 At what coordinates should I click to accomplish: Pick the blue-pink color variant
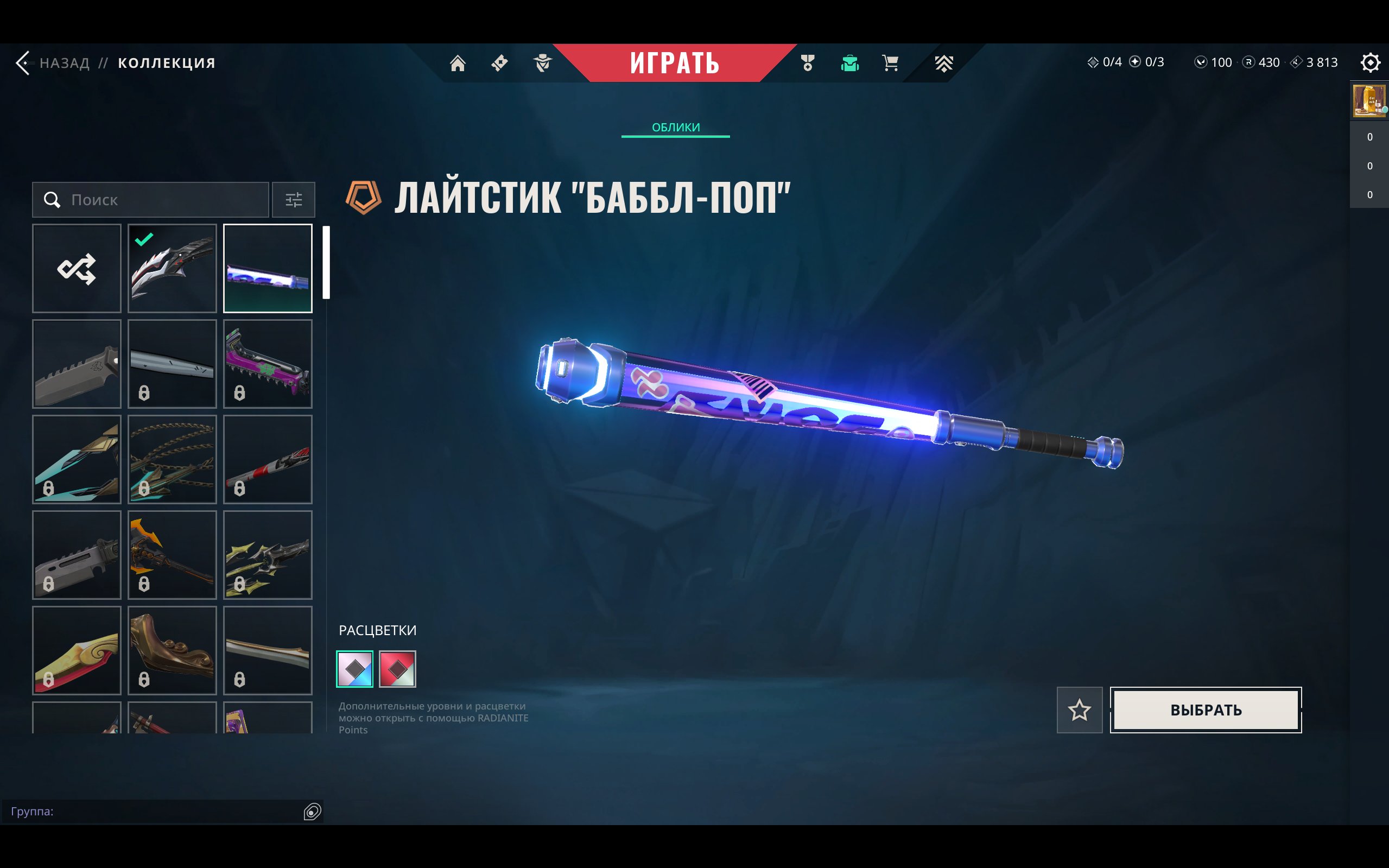coord(354,669)
